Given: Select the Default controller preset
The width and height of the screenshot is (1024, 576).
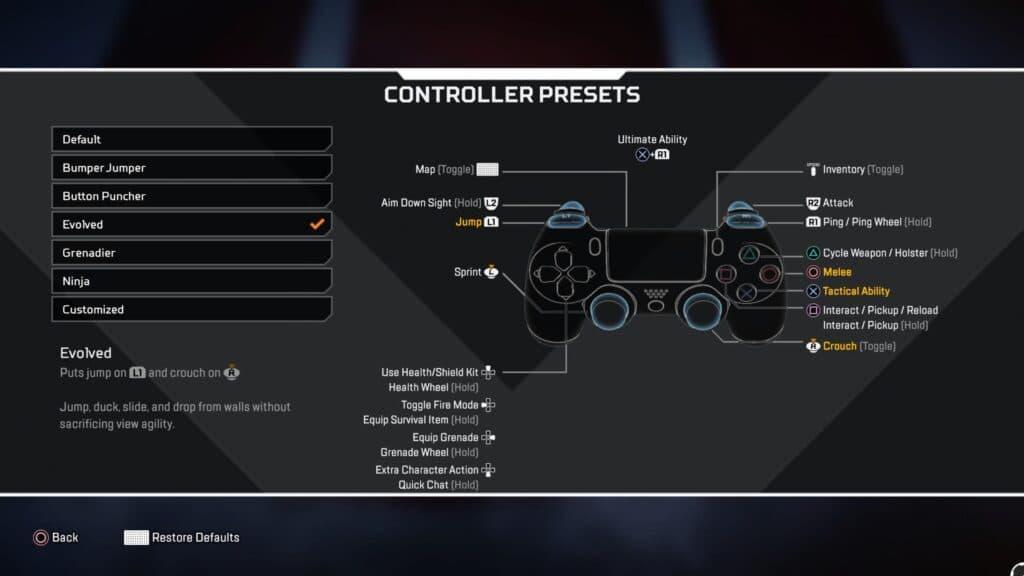Looking at the screenshot, I should point(191,139).
